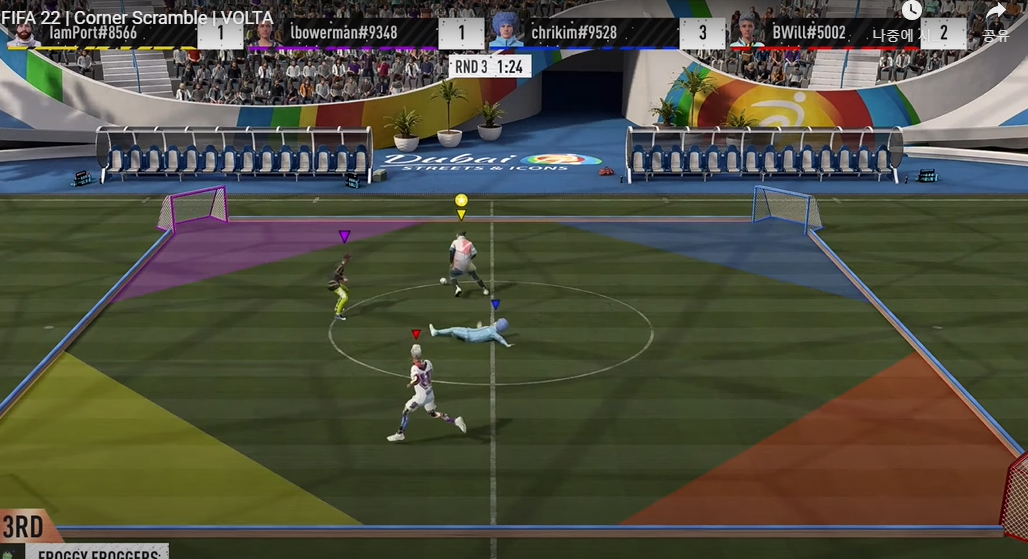Click chrikim's blue-haired avatar portrait
The height and width of the screenshot is (559, 1028).
(506, 29)
